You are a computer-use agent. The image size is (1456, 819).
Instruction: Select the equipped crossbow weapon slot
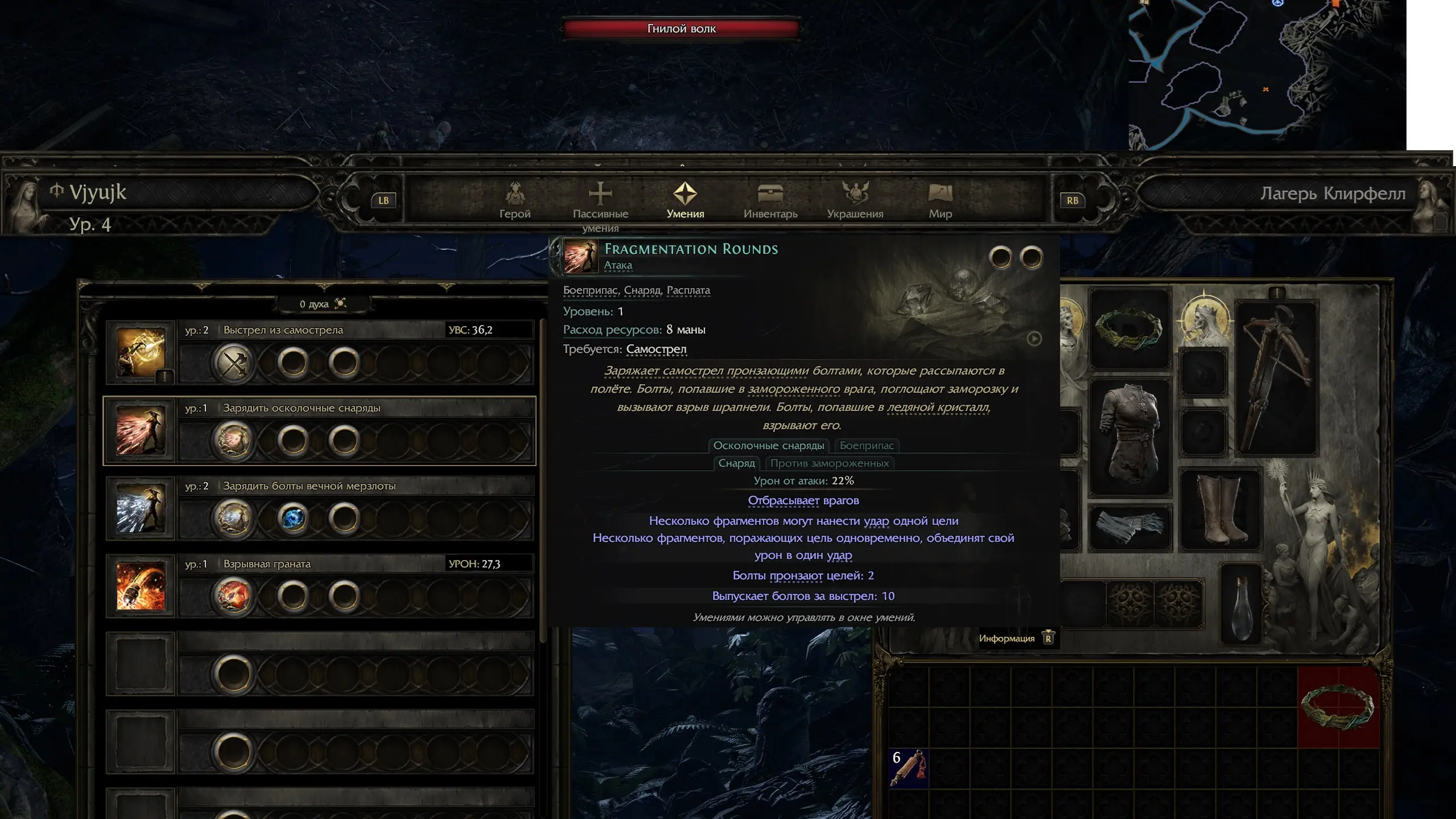click(x=1277, y=378)
